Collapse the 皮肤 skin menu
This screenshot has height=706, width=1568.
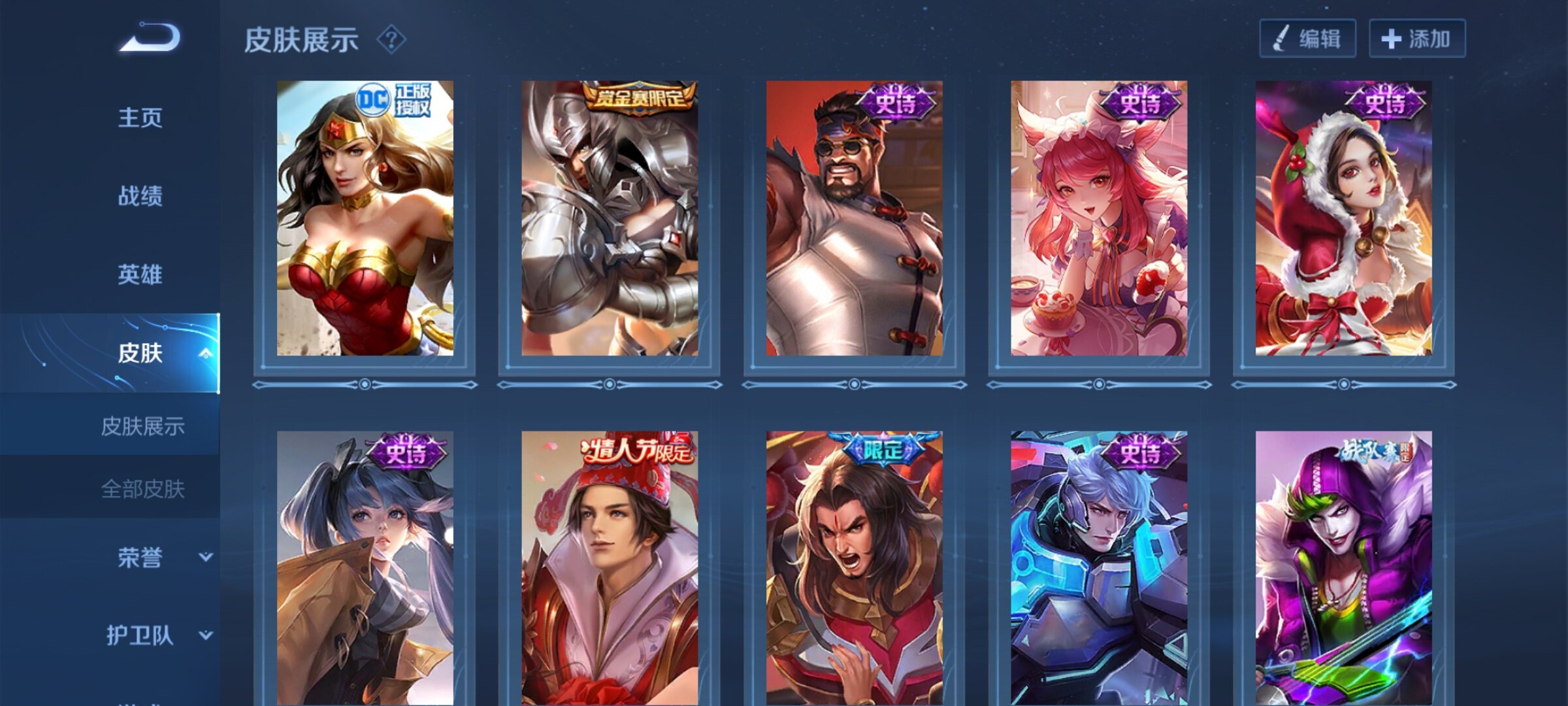pyautogui.click(x=205, y=354)
